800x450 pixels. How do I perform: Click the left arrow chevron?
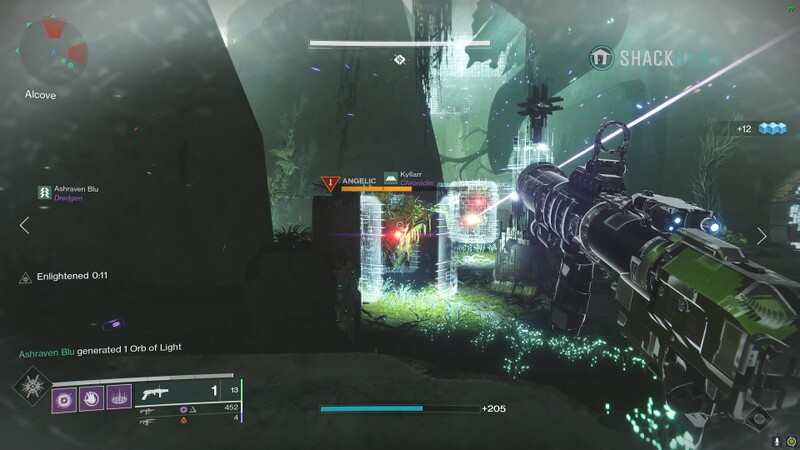(x=25, y=226)
